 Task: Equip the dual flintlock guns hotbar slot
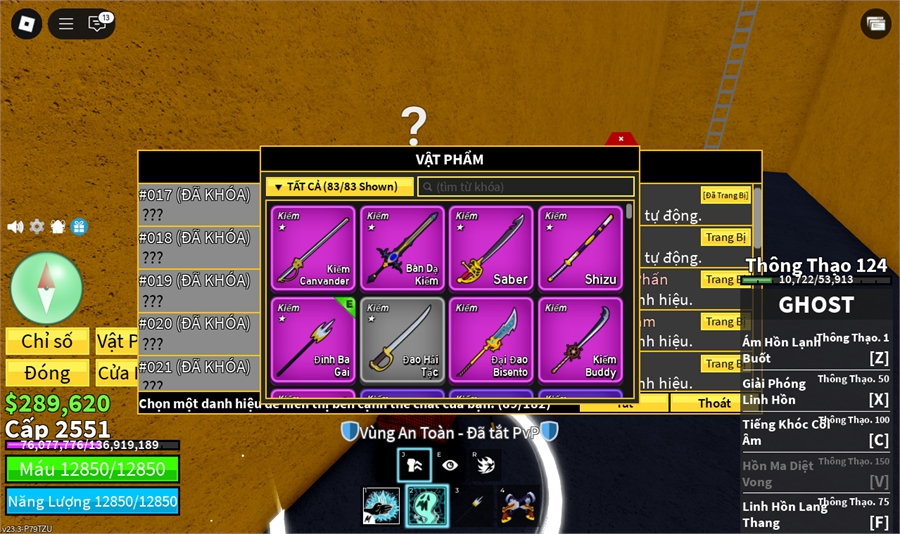pyautogui.click(x=519, y=506)
